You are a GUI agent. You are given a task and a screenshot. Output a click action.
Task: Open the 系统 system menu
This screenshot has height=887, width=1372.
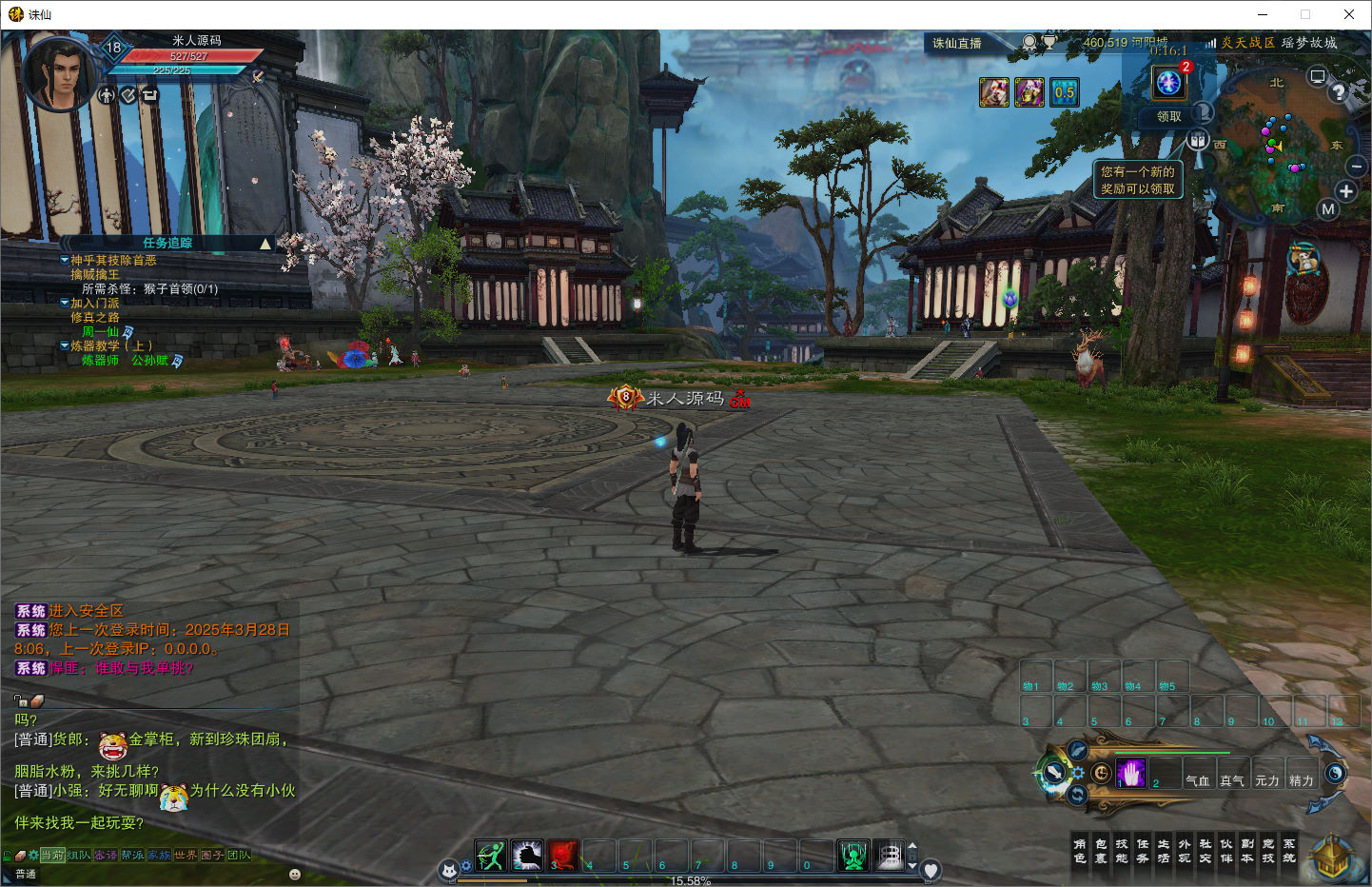1289,851
